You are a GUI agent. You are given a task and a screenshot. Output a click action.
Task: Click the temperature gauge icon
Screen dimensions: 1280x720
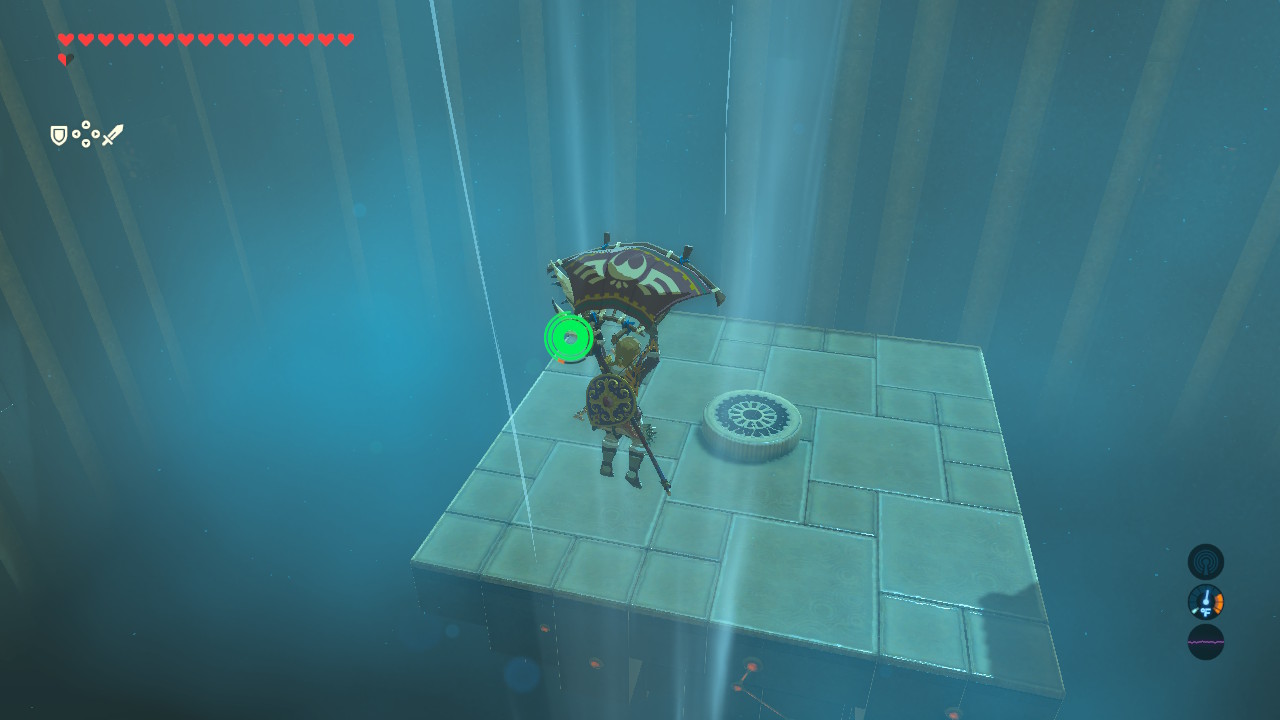click(1205, 602)
